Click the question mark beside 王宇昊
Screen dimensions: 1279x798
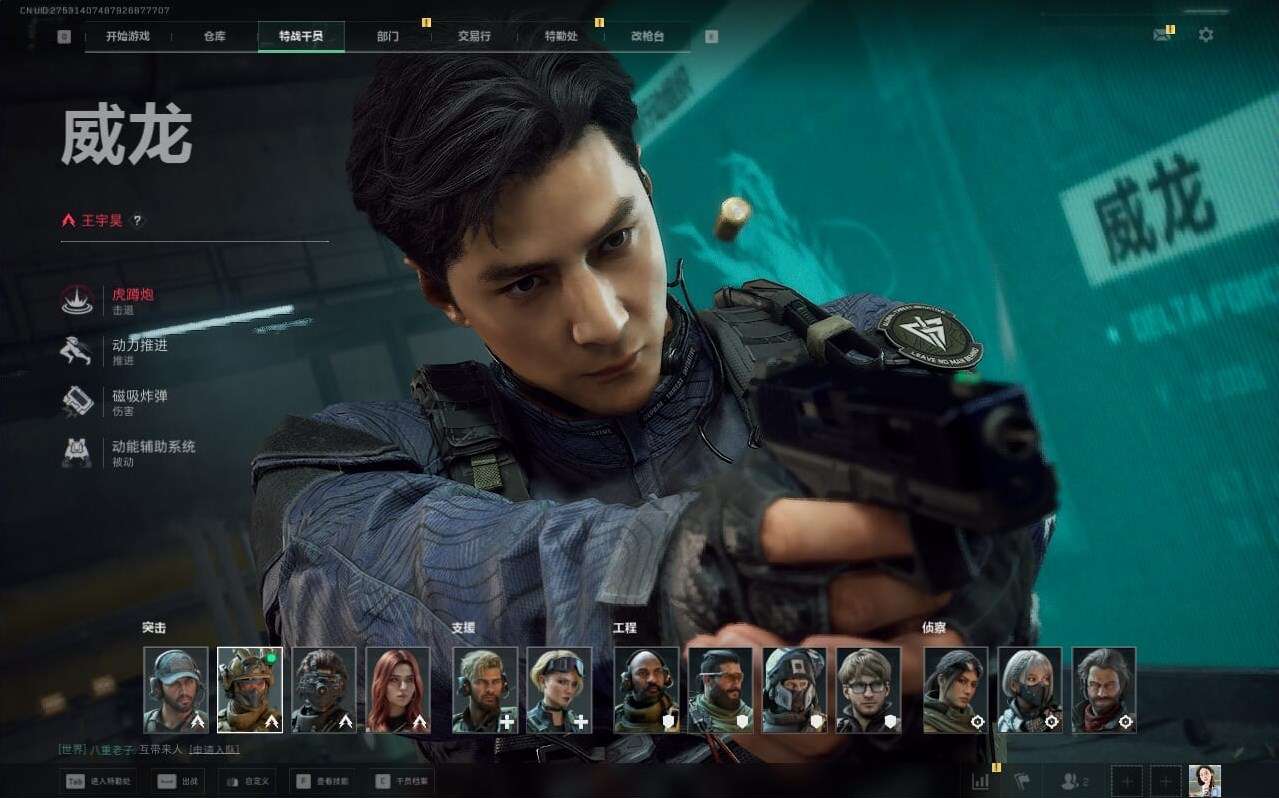[138, 220]
